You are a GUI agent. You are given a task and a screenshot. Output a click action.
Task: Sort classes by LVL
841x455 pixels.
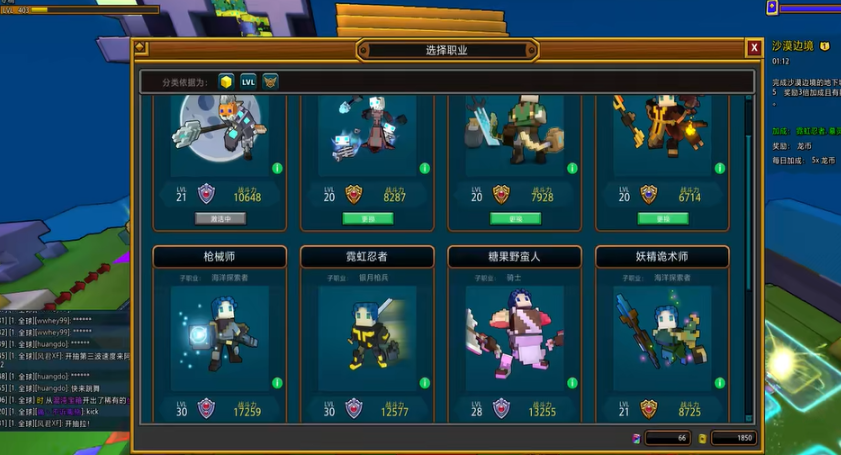coord(248,82)
